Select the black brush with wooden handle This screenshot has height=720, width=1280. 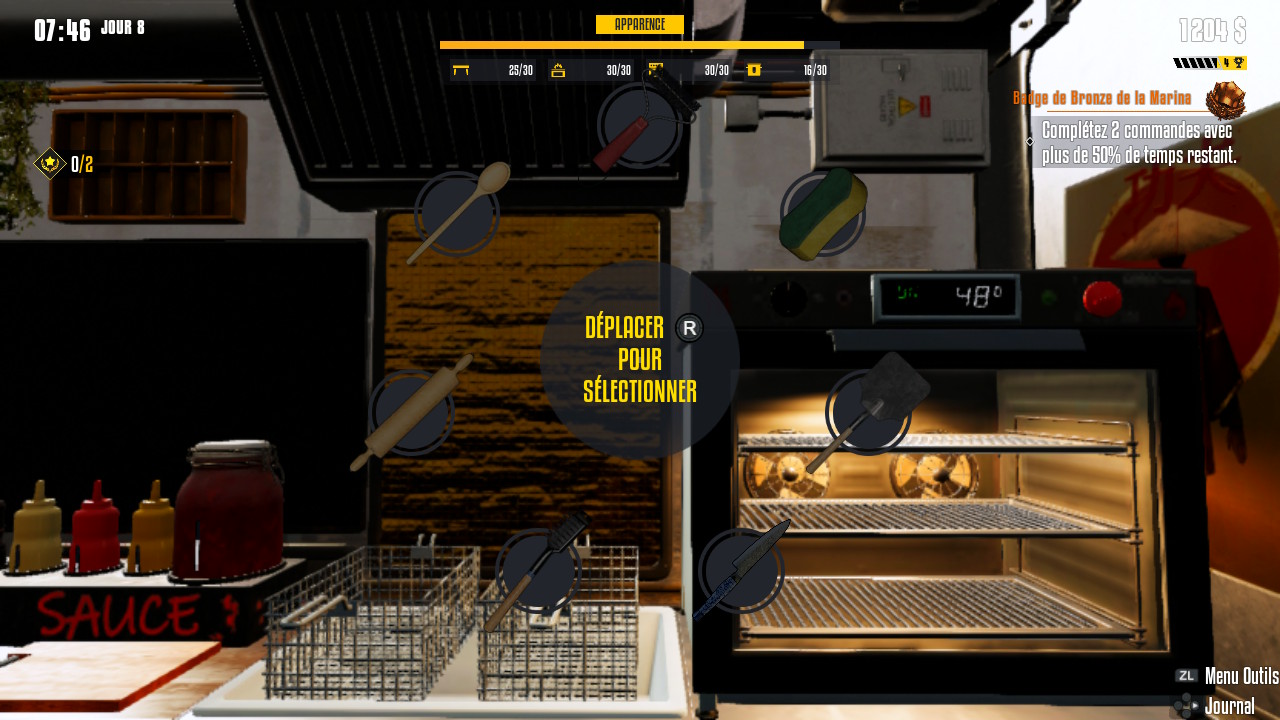click(x=539, y=571)
